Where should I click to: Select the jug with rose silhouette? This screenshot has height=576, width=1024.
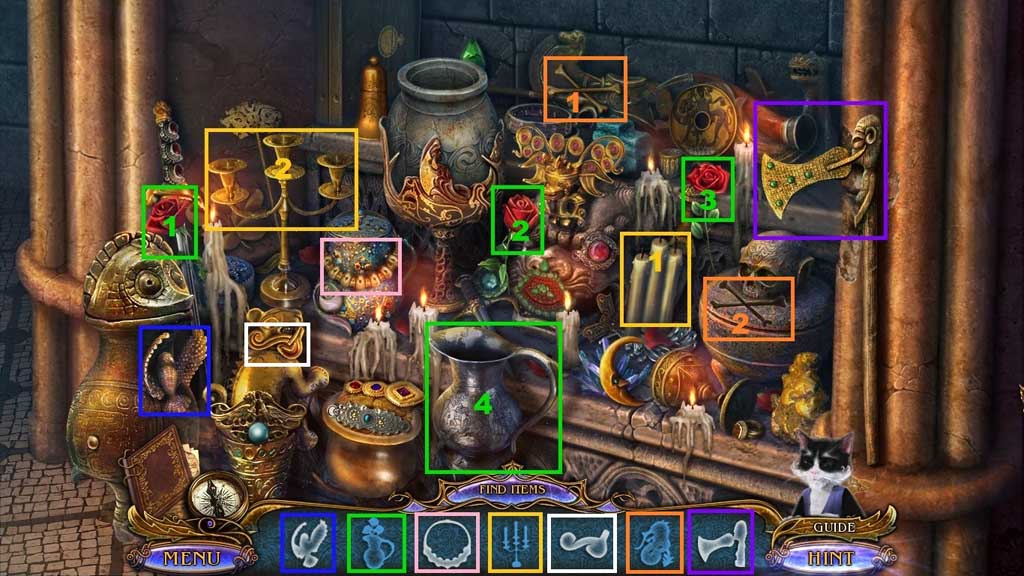pos(376,542)
